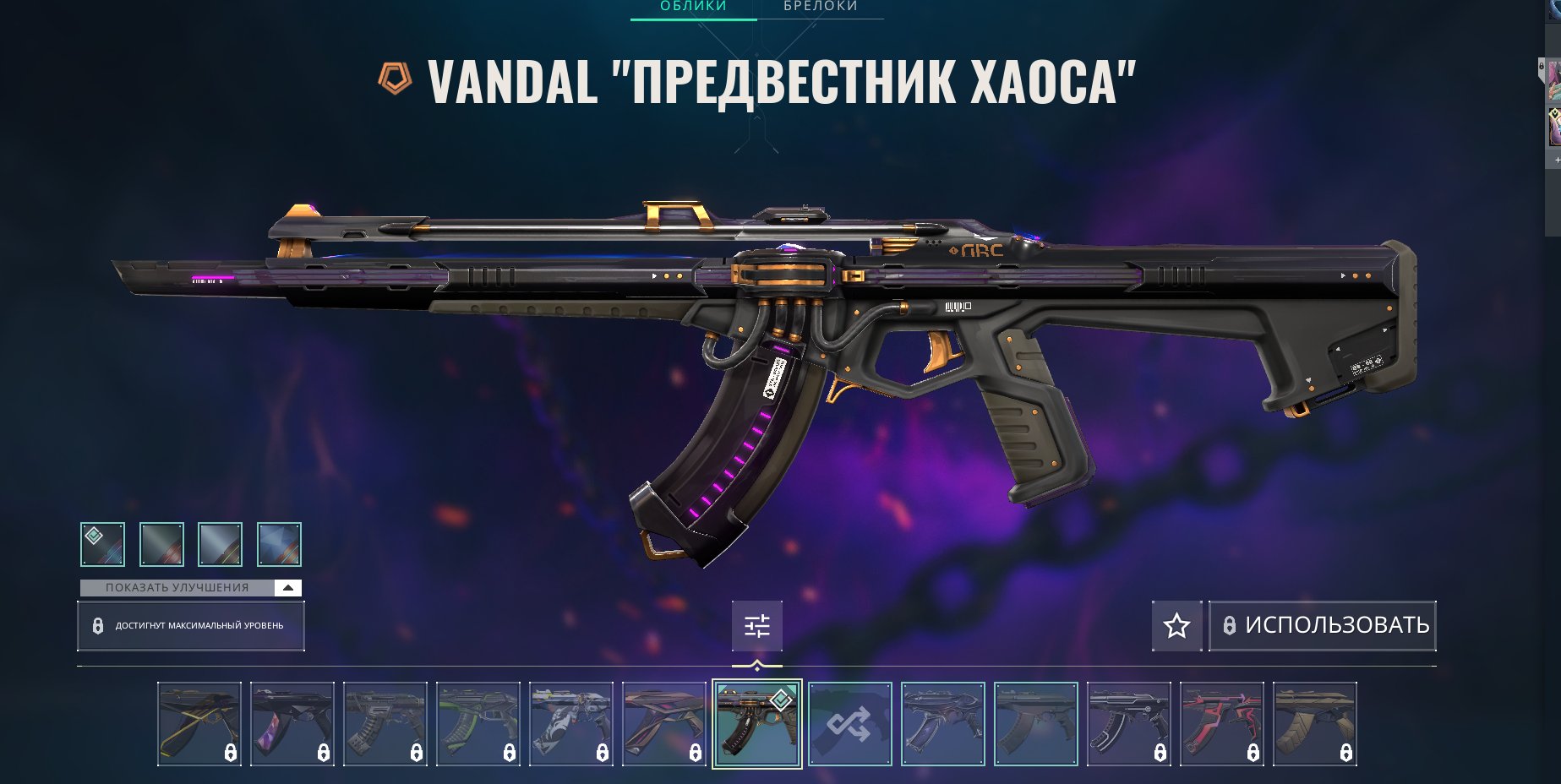Mark this skin as favorite with star
1561x784 pixels.
1176,626
